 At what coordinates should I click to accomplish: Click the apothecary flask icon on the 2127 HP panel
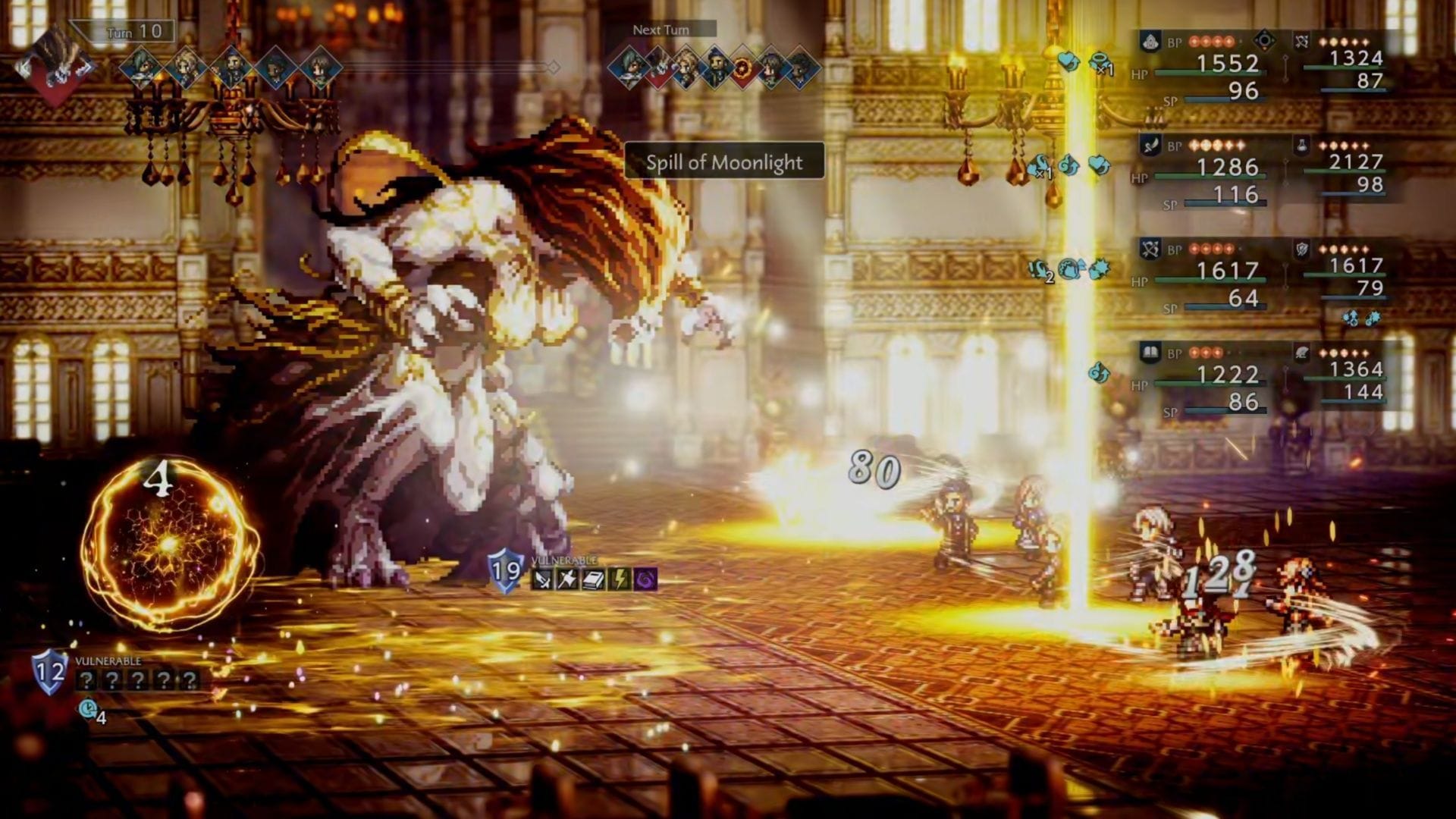[x=1302, y=144]
